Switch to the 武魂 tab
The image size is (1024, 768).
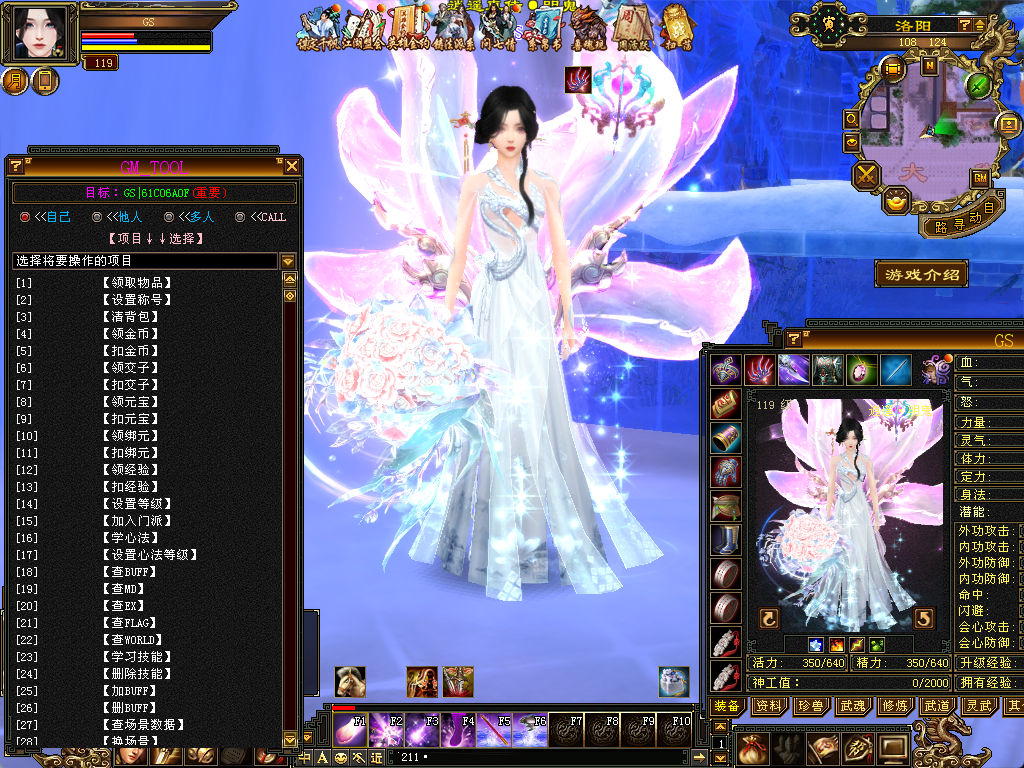tap(853, 706)
